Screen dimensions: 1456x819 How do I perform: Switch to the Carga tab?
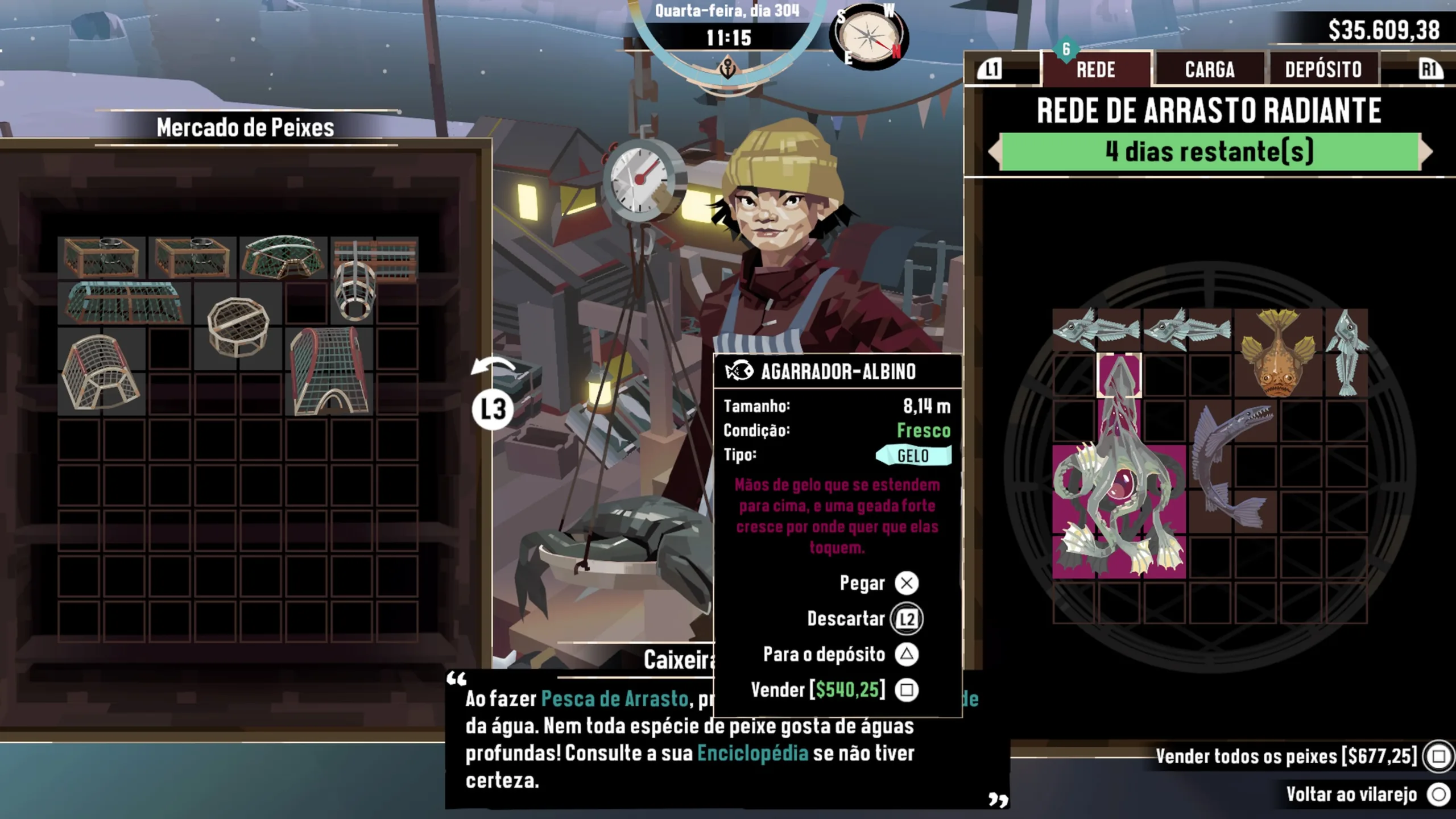pos(1209,69)
